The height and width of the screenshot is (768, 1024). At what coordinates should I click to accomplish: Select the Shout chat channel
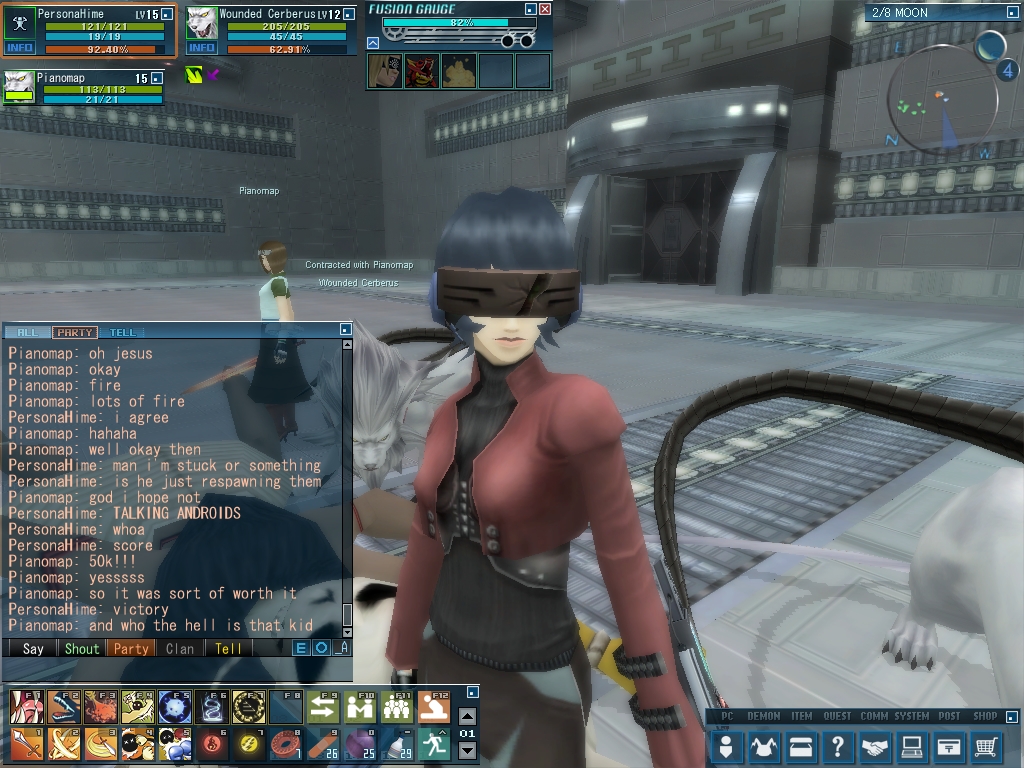click(82, 648)
